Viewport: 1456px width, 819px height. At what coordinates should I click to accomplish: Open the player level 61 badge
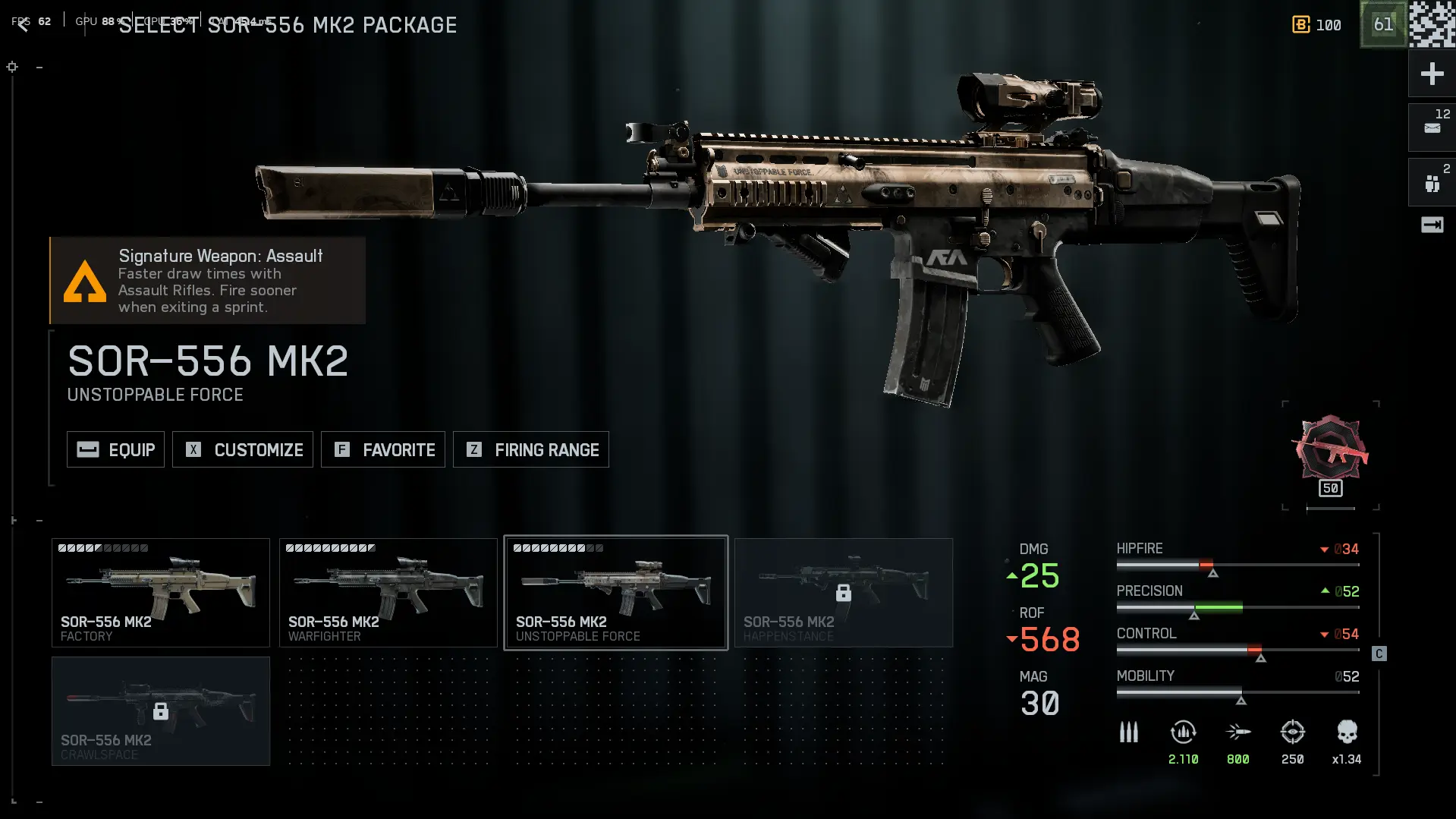[1383, 24]
